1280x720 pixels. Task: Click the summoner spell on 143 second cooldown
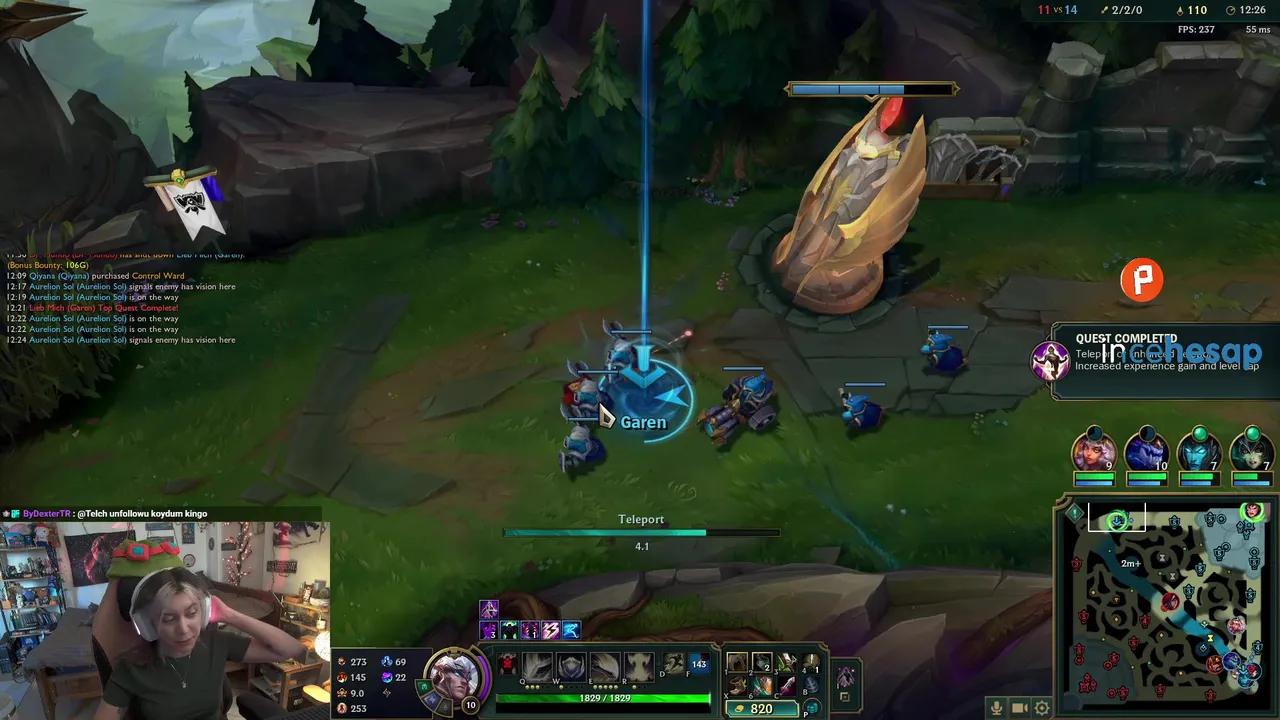(x=699, y=663)
